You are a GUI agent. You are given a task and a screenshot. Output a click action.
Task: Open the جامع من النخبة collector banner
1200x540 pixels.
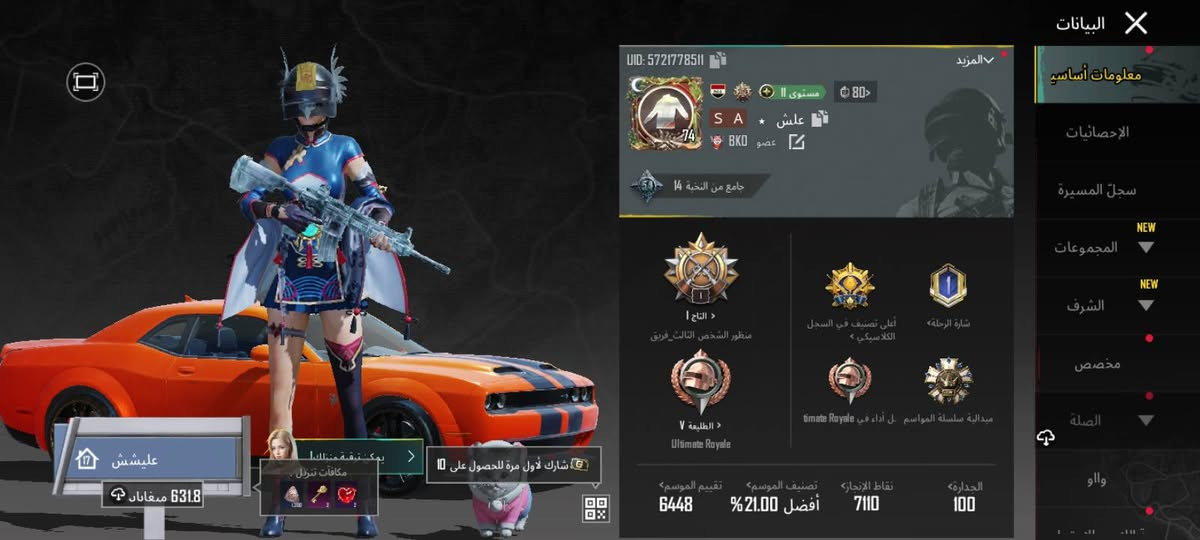pyautogui.click(x=695, y=186)
